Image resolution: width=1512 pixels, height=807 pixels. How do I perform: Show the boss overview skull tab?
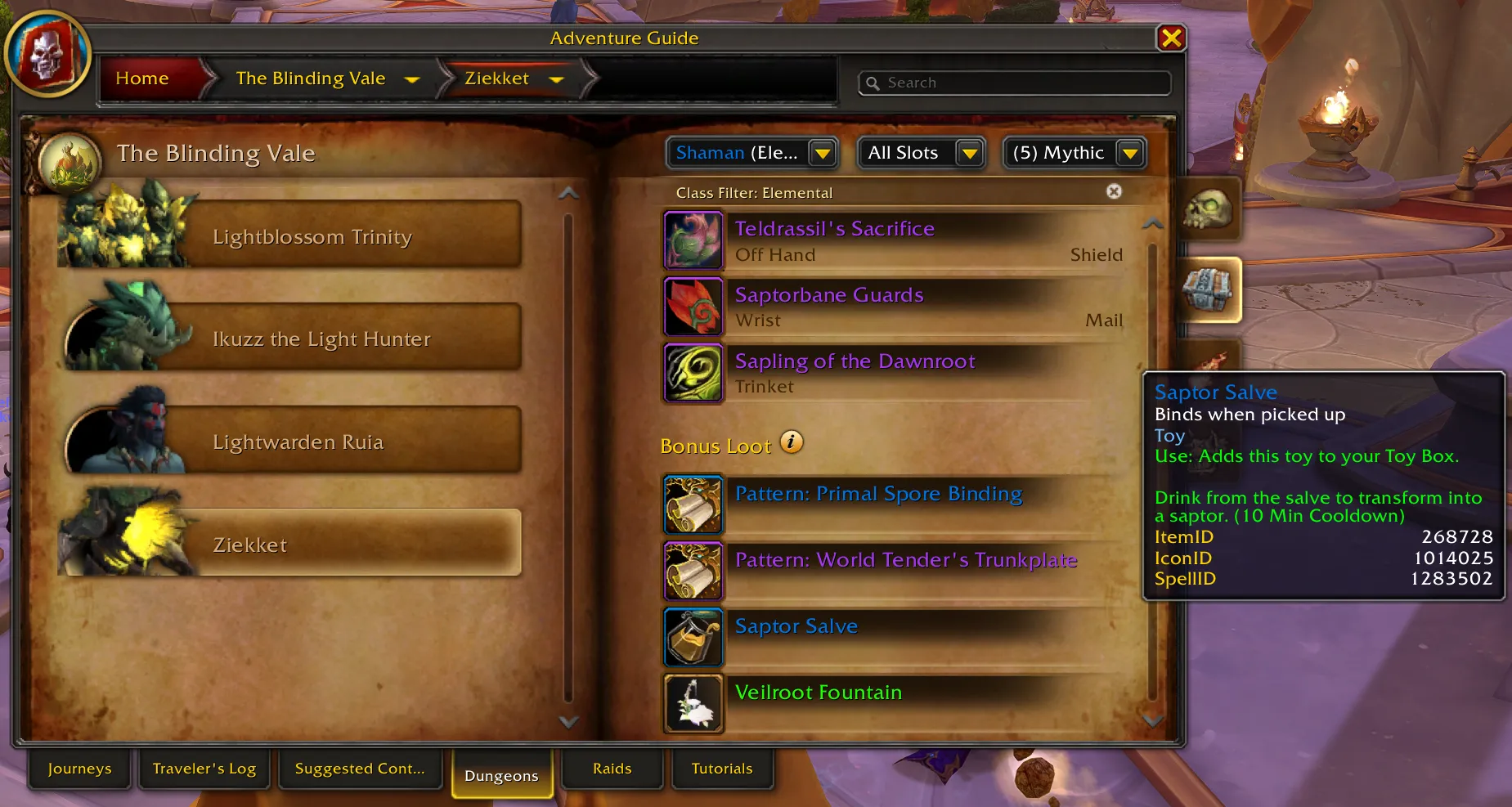tap(1208, 210)
